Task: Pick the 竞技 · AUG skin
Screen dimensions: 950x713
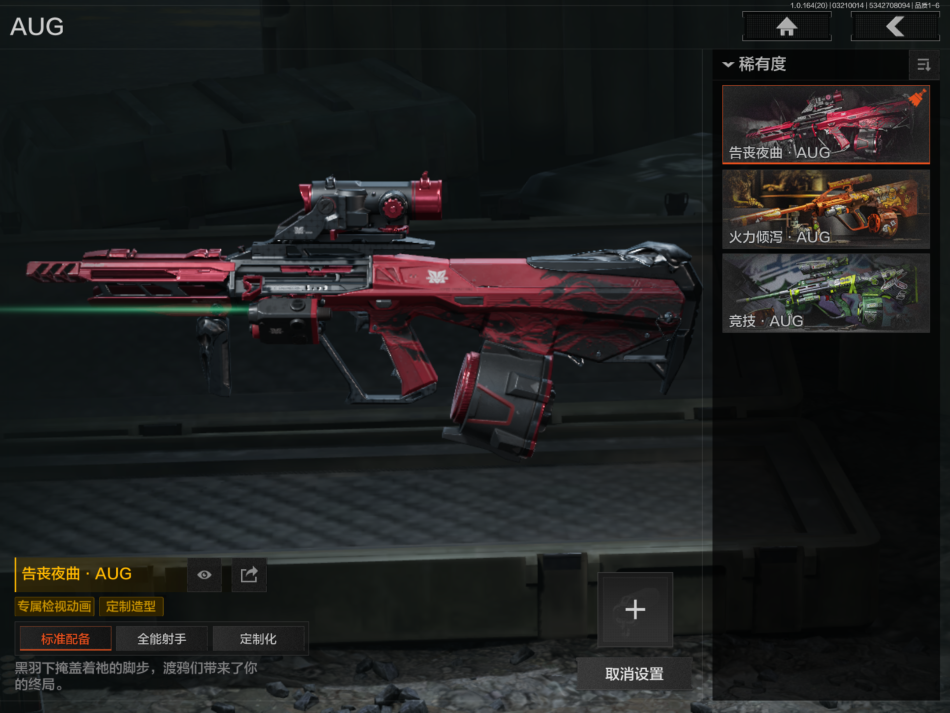Action: (825, 292)
